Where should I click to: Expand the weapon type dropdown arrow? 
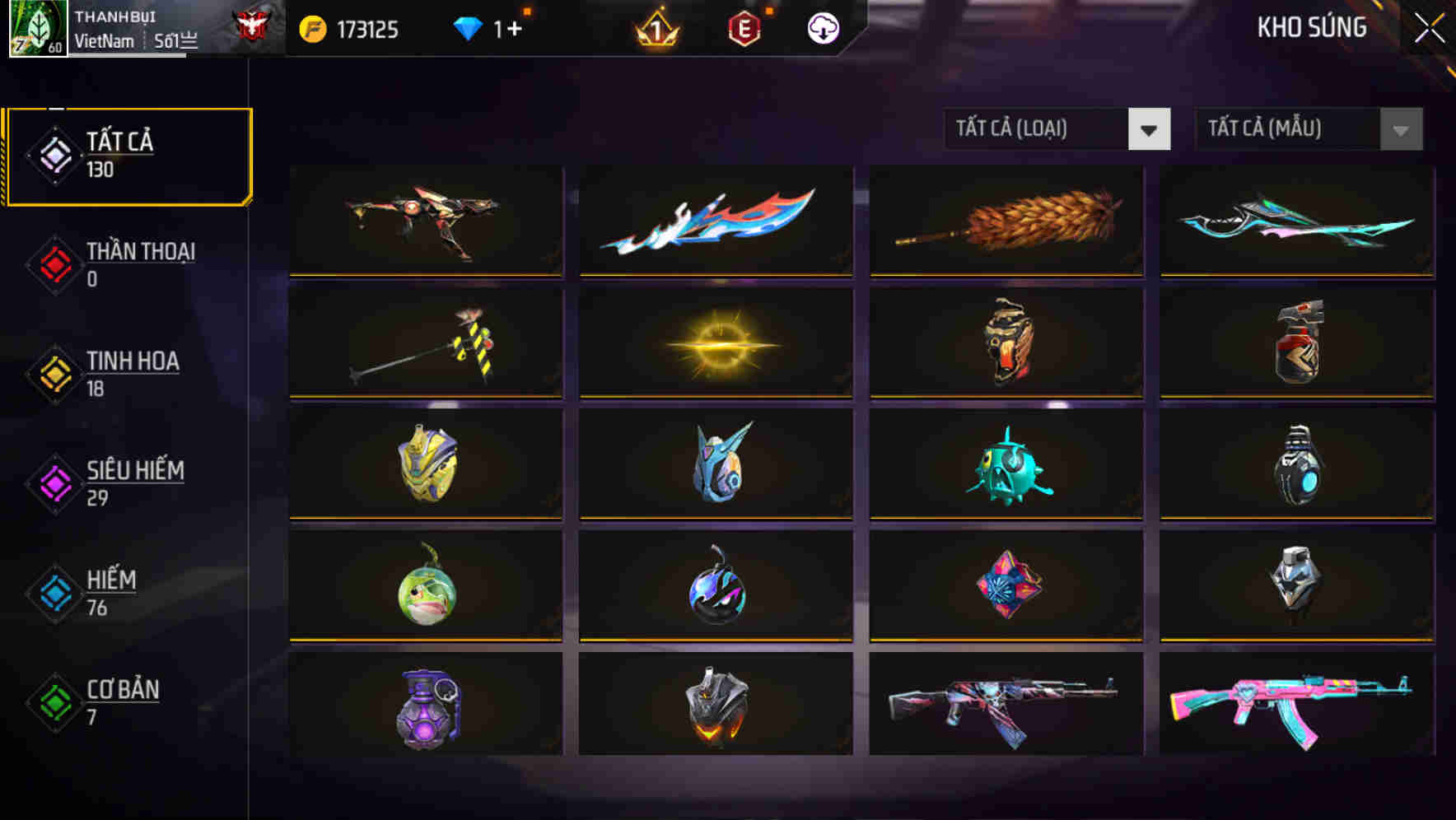pyautogui.click(x=1149, y=129)
